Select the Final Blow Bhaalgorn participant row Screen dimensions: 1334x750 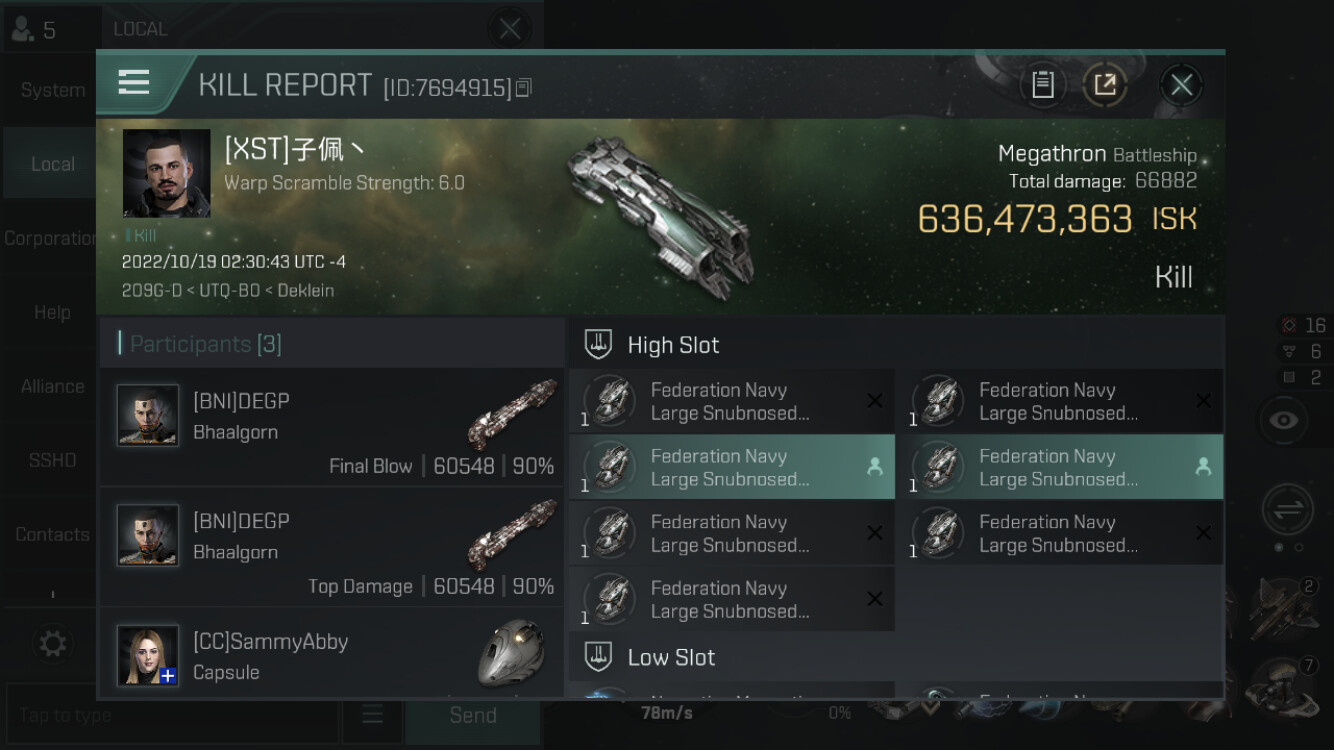click(332, 427)
